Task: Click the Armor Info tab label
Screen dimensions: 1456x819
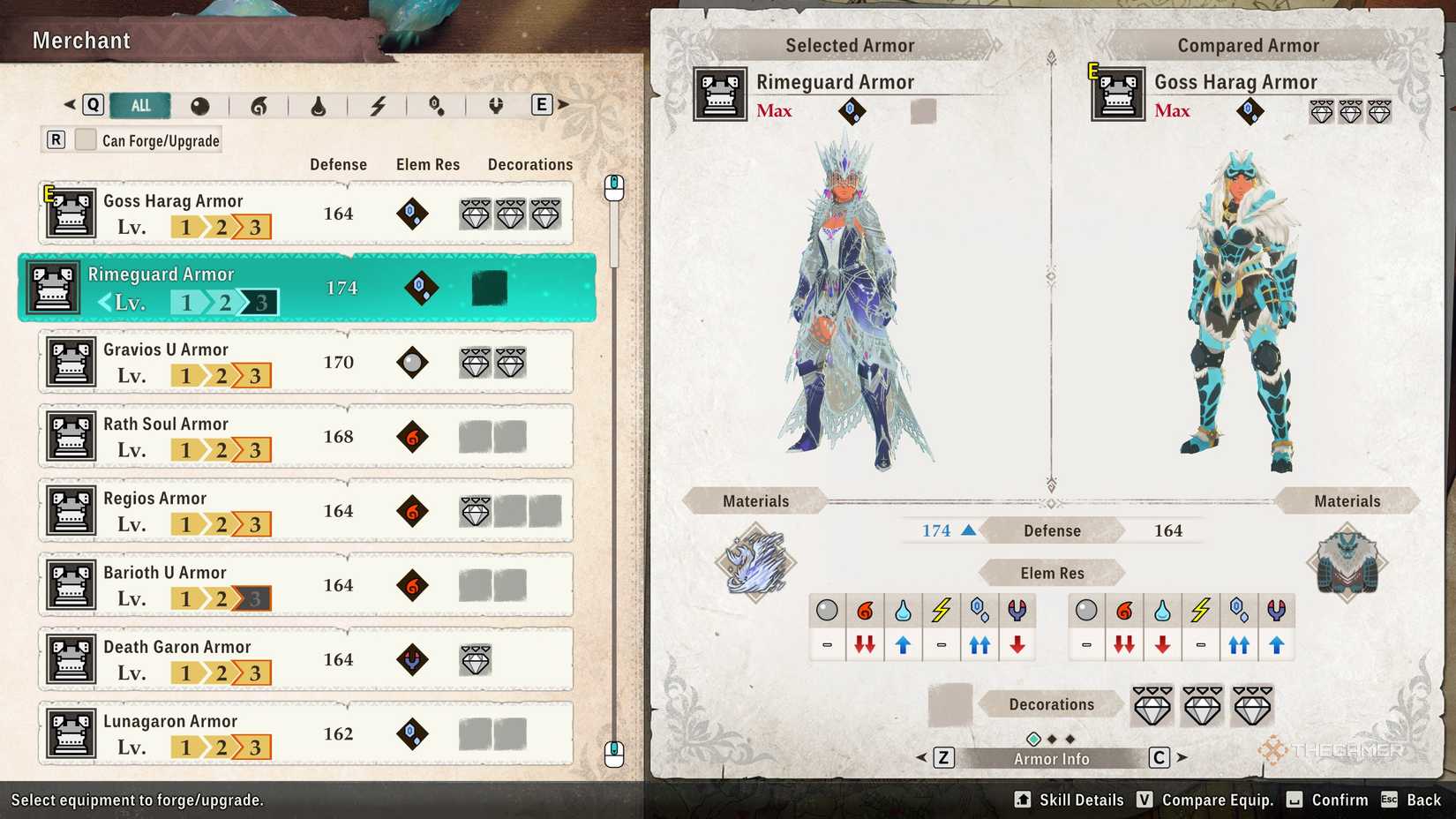Action: pos(1050,757)
